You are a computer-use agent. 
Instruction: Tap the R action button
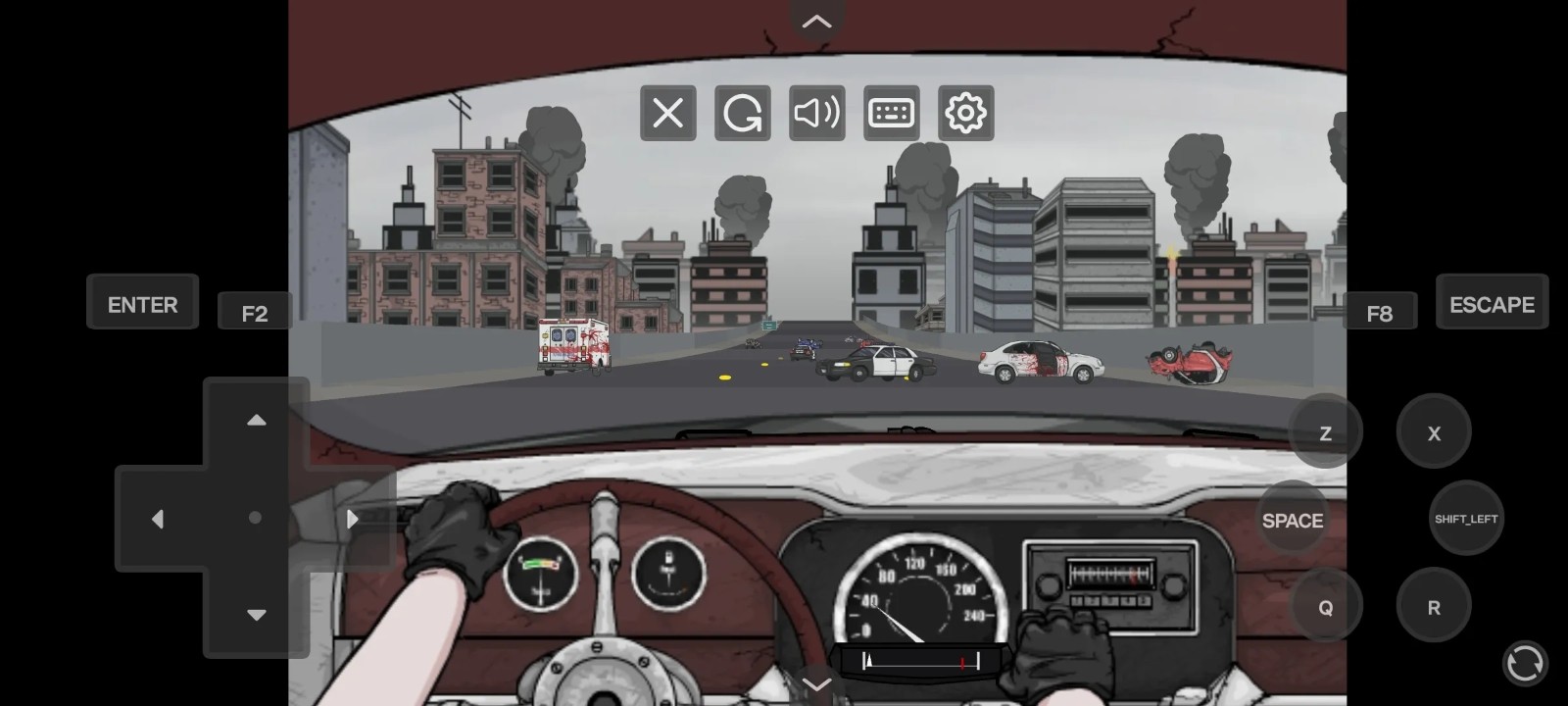(x=1434, y=606)
